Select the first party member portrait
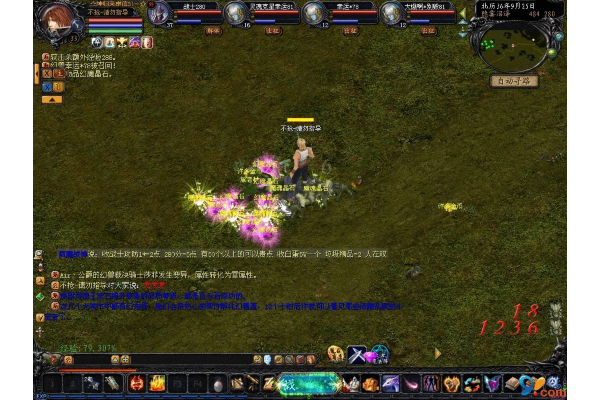The height and width of the screenshot is (400, 600). (x=160, y=13)
